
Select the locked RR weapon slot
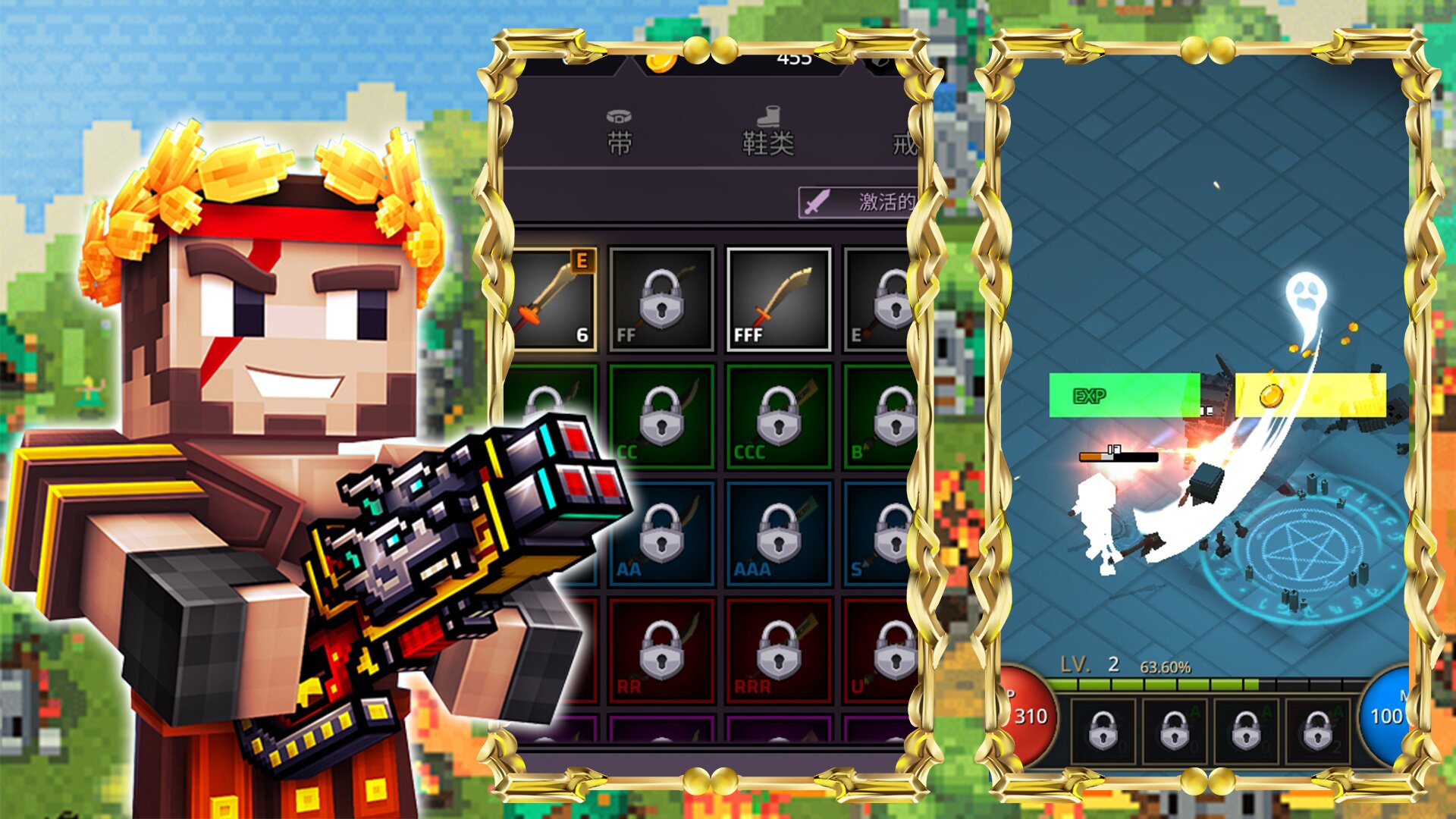pos(661,650)
